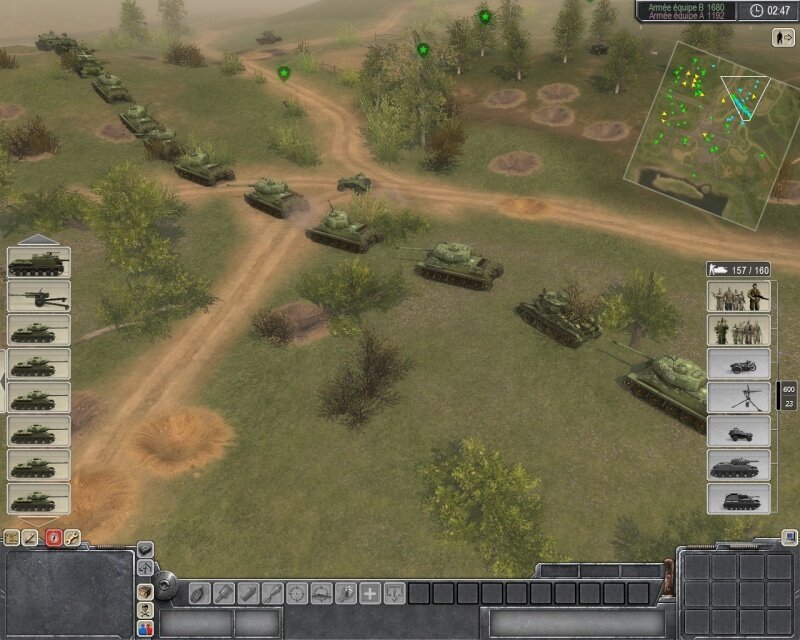Select the field artillery cannon unit card
Image resolution: width=800 pixels, height=640 pixels.
39,296
